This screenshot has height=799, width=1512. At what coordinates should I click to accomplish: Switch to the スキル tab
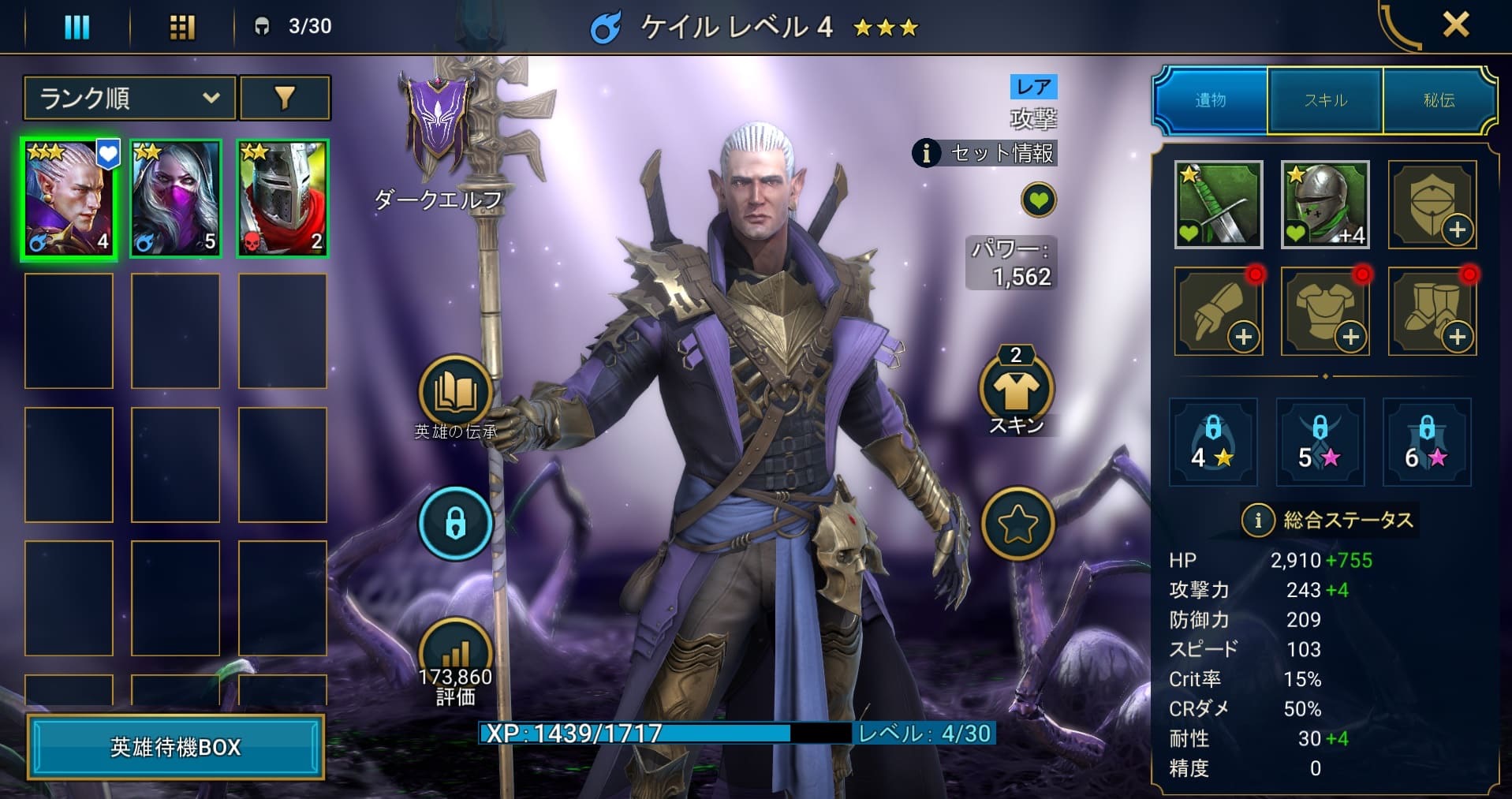[x=1324, y=99]
